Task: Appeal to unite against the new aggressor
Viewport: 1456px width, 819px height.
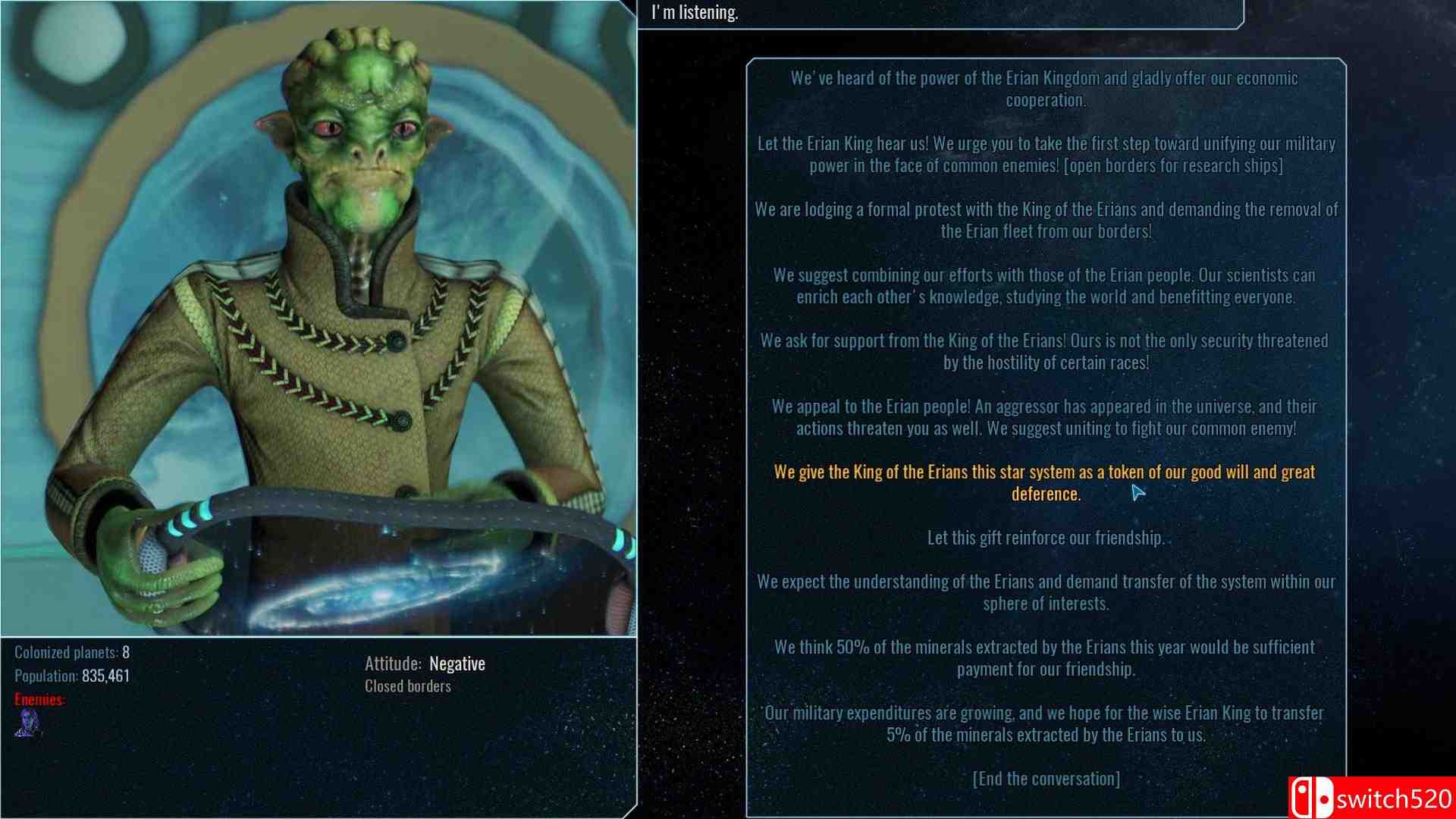Action: click(x=1045, y=416)
